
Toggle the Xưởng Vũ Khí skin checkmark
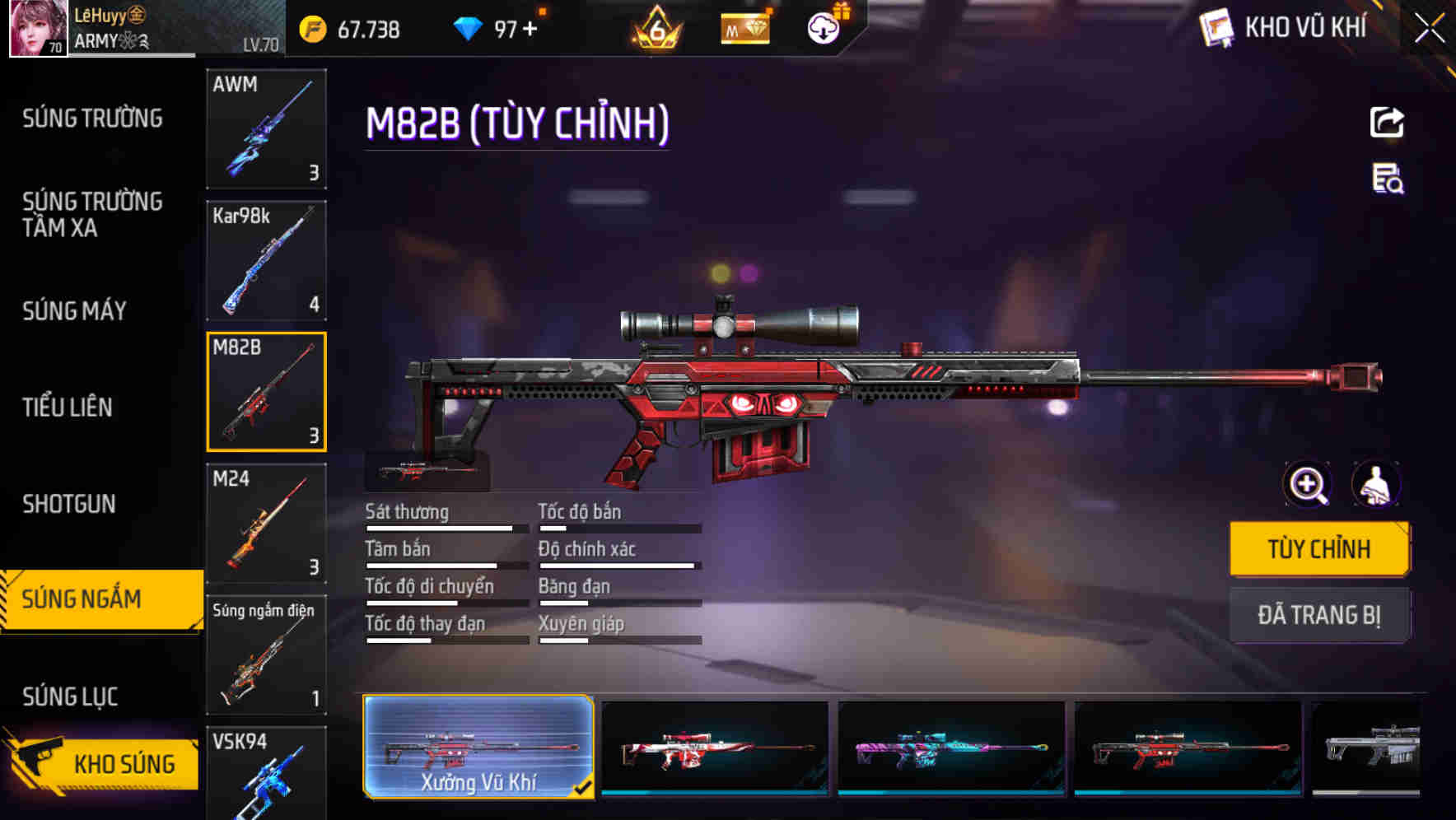coord(586,787)
